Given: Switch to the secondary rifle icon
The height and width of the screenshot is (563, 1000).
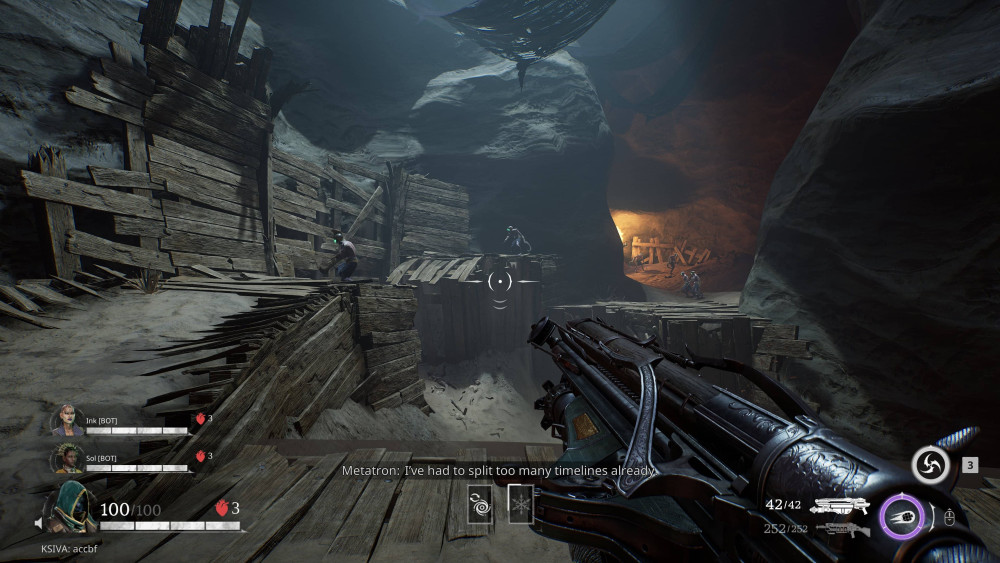Looking at the screenshot, I should (x=841, y=529).
